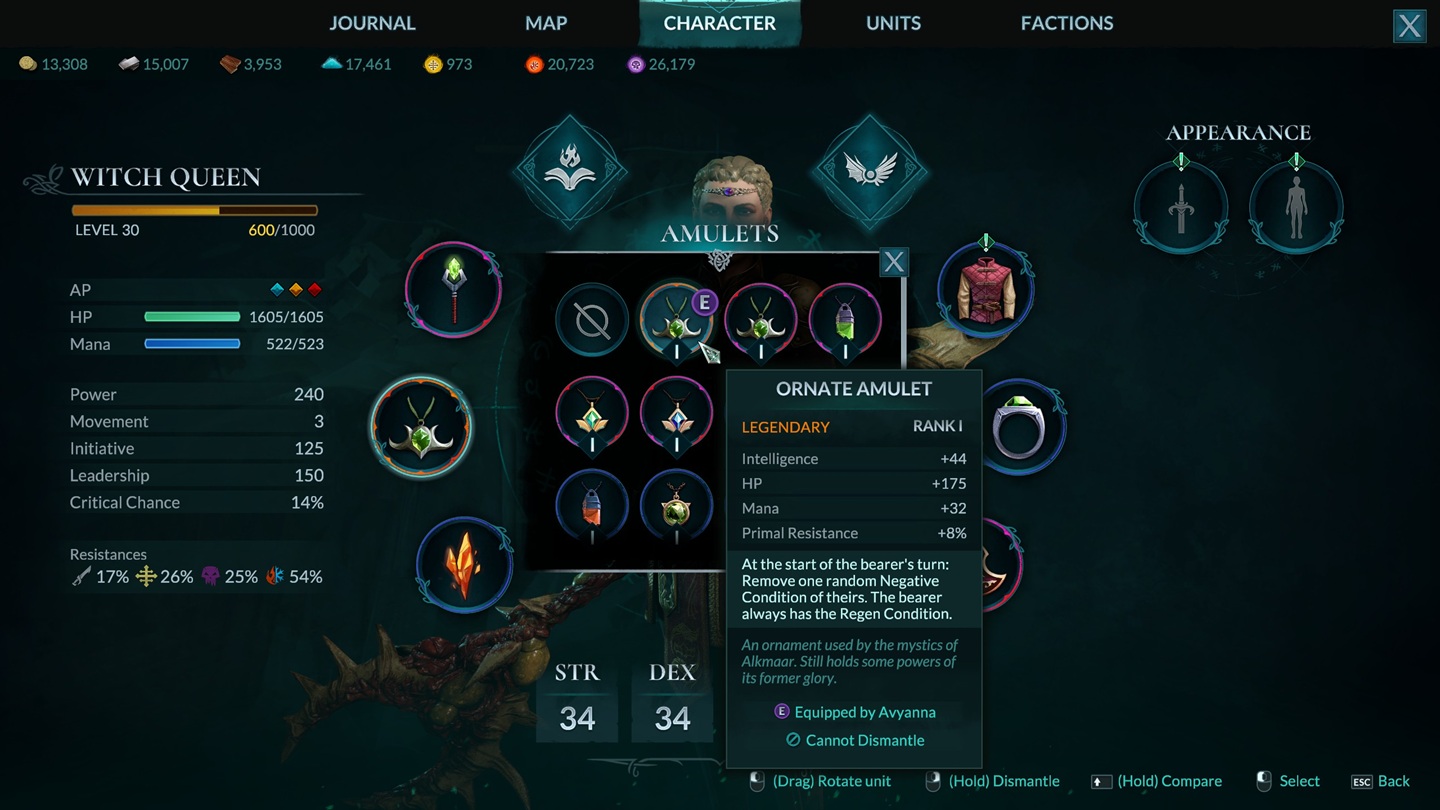Open the orange crystal equipment slot

coord(464,565)
